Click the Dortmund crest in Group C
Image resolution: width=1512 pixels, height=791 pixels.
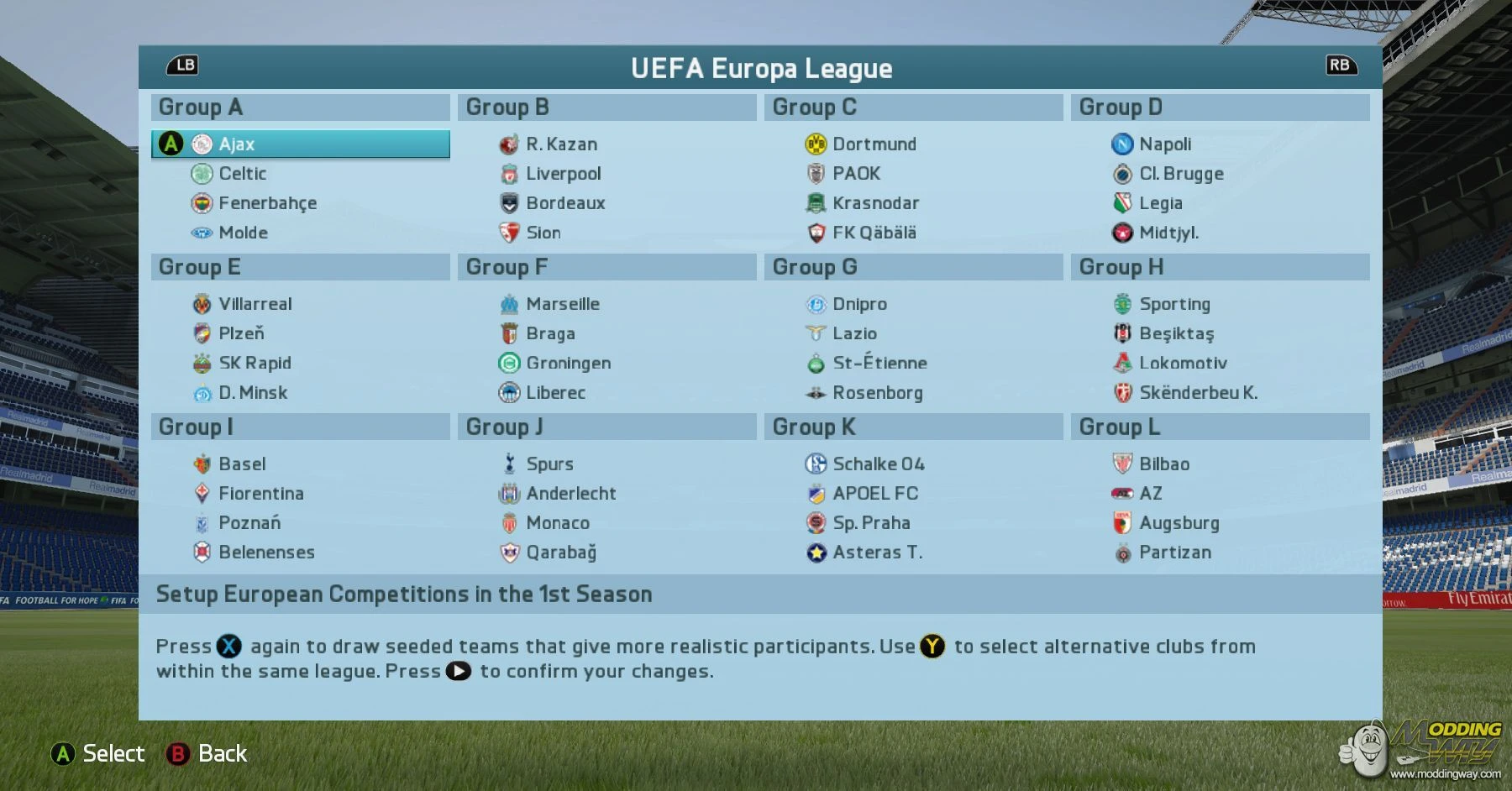click(x=814, y=144)
